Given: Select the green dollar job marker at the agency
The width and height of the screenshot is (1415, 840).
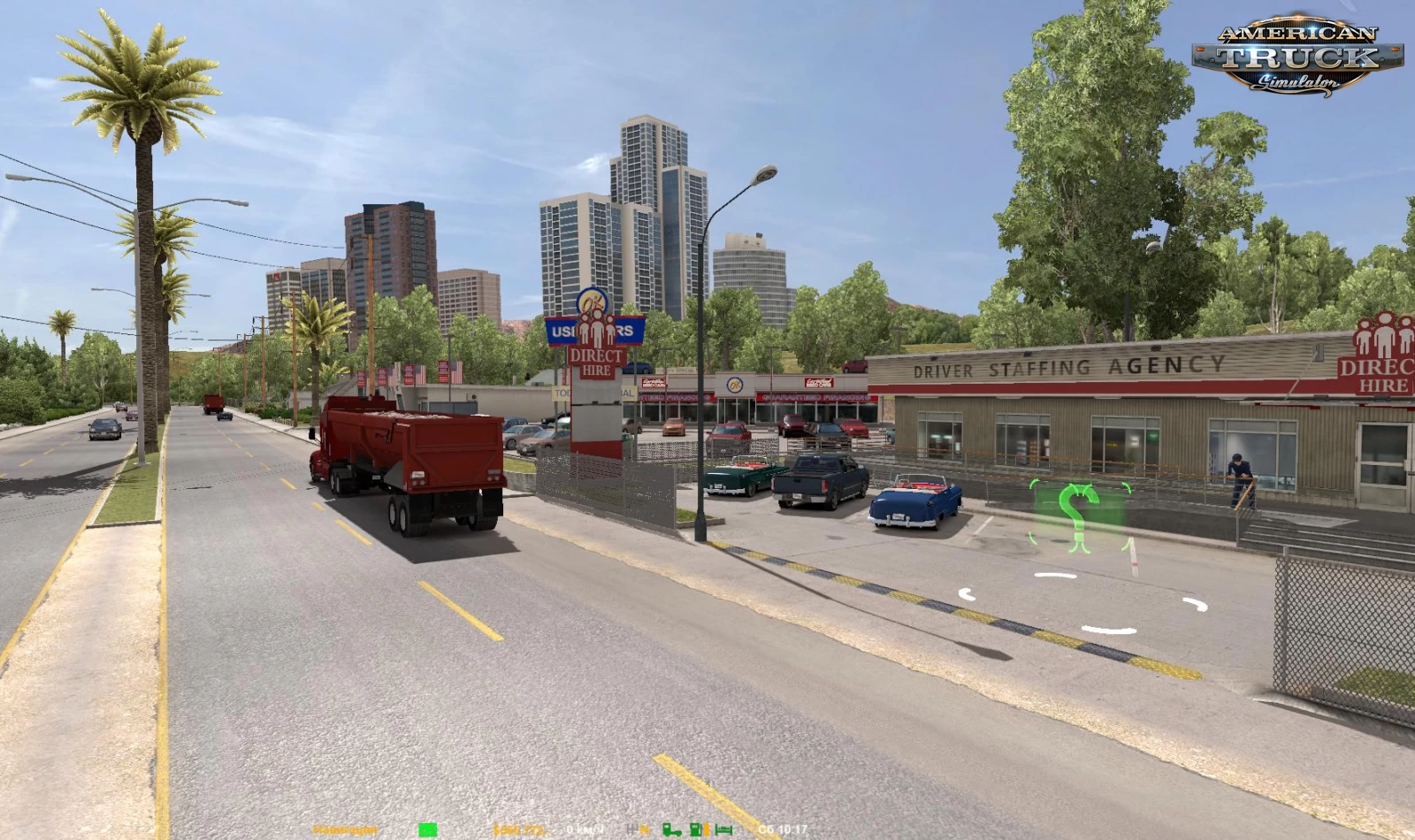Looking at the screenshot, I should [x=1077, y=517].
